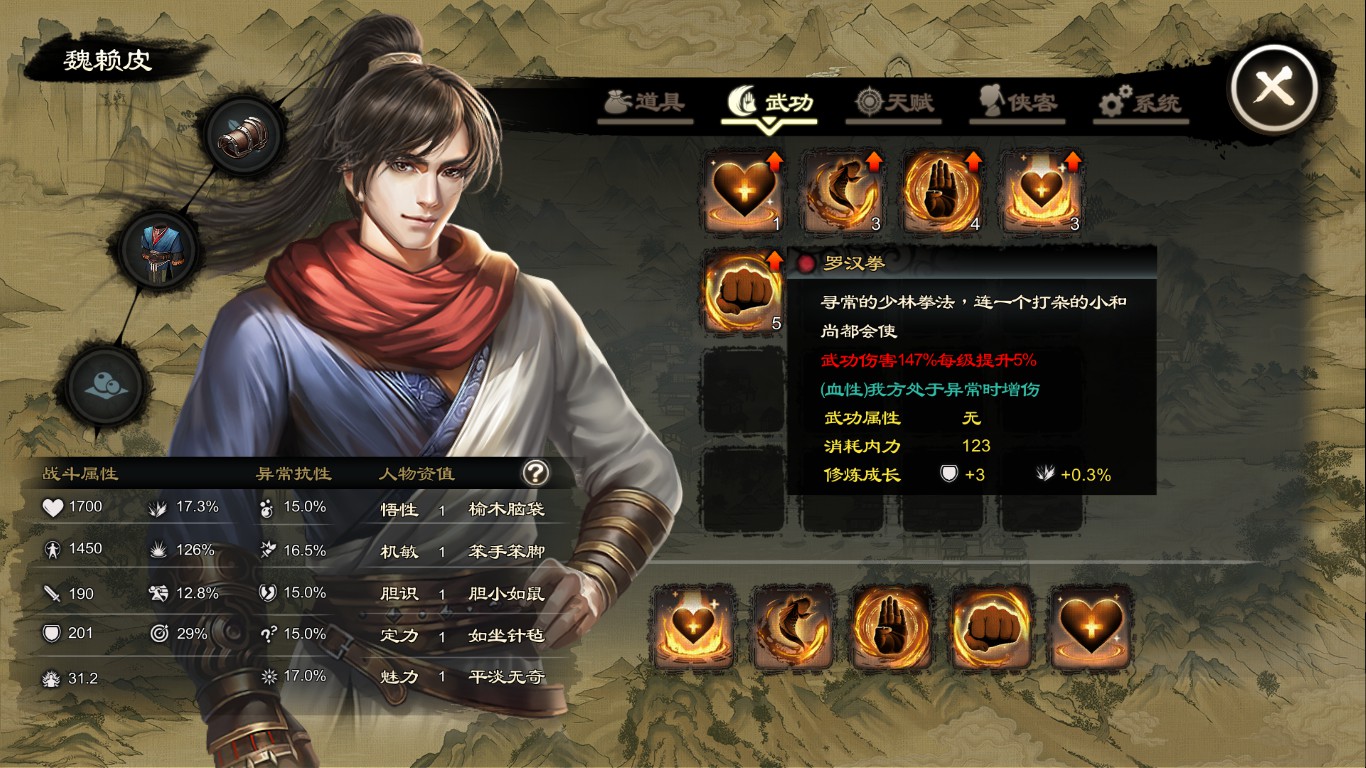Click the empty skill slot below 罗汉拳
1366x768 pixels.
(743, 390)
